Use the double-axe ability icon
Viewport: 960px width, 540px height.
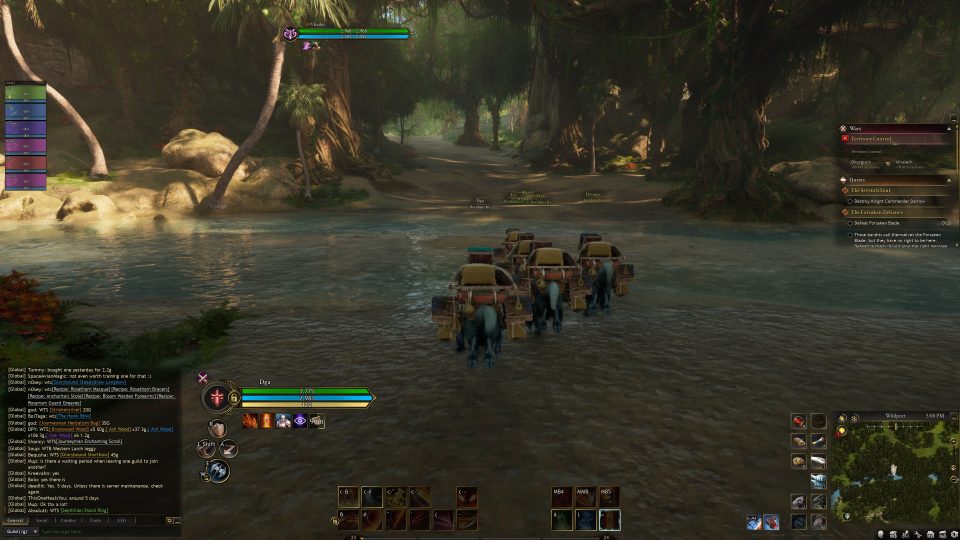click(x=219, y=471)
